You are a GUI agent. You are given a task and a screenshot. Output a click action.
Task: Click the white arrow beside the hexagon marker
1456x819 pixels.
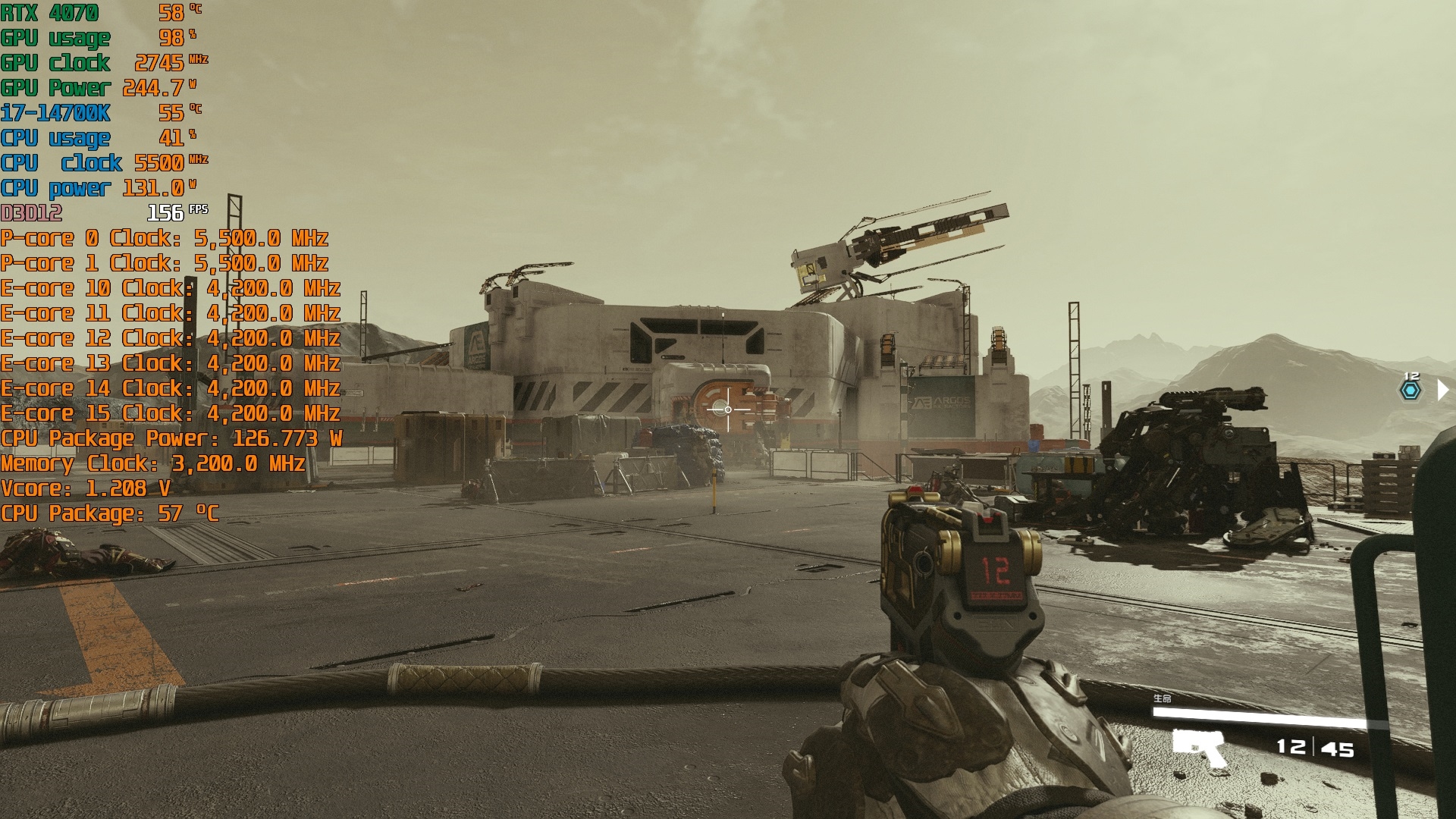point(1442,391)
